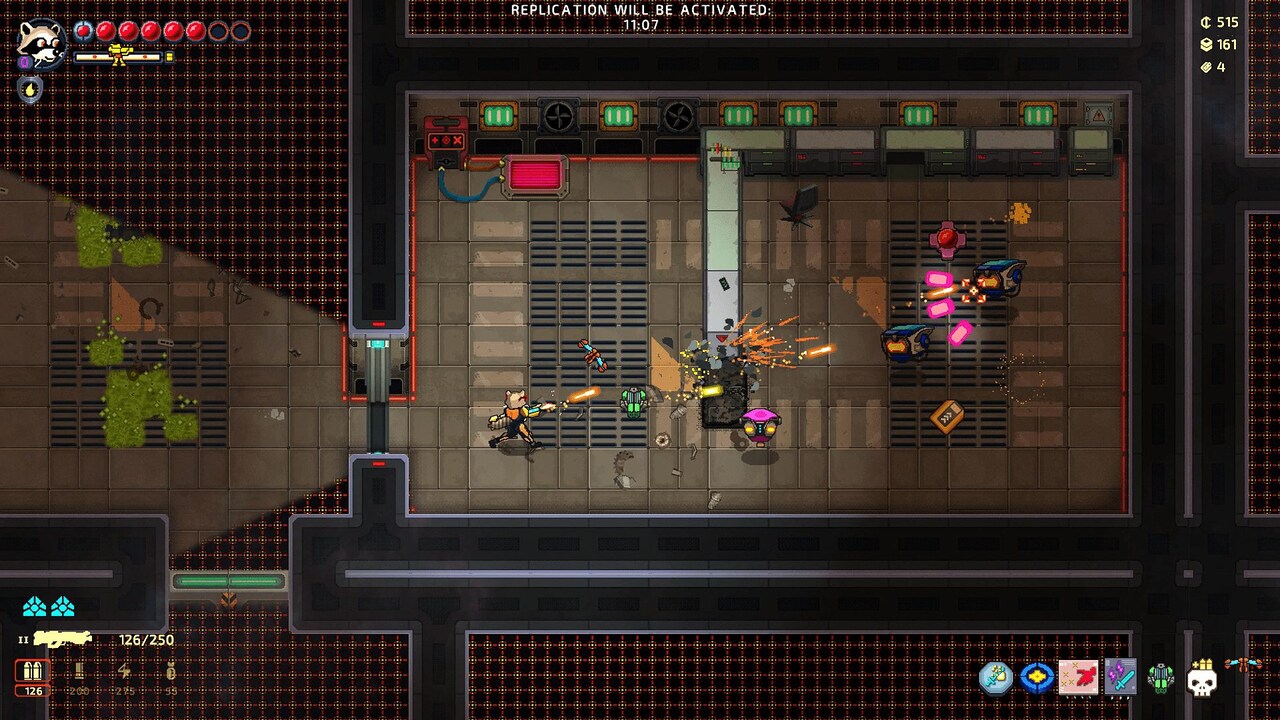
Task: Click the cyan crystal charge icons
Action: point(49,606)
